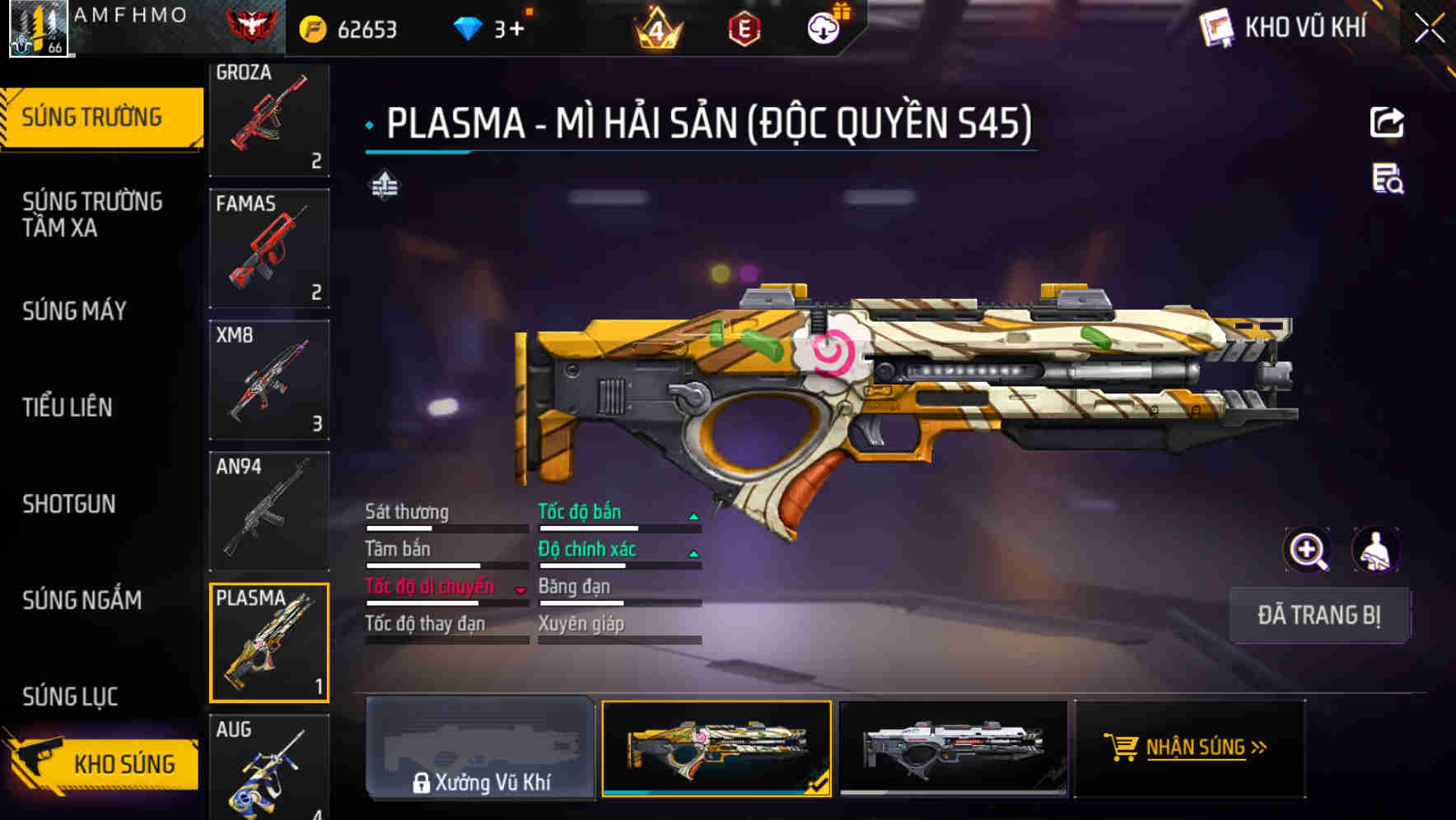Pick the AN94 weapon tile
Screen dimensions: 1456x820
point(269,510)
